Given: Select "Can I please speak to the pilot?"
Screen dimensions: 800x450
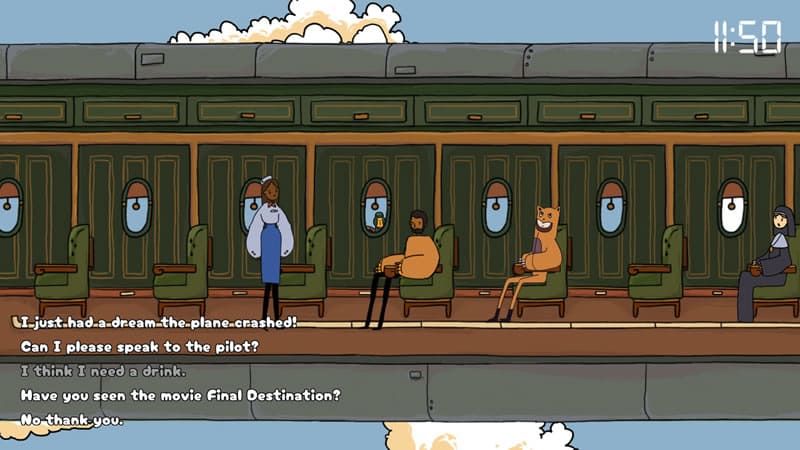Looking at the screenshot, I should coord(140,347).
